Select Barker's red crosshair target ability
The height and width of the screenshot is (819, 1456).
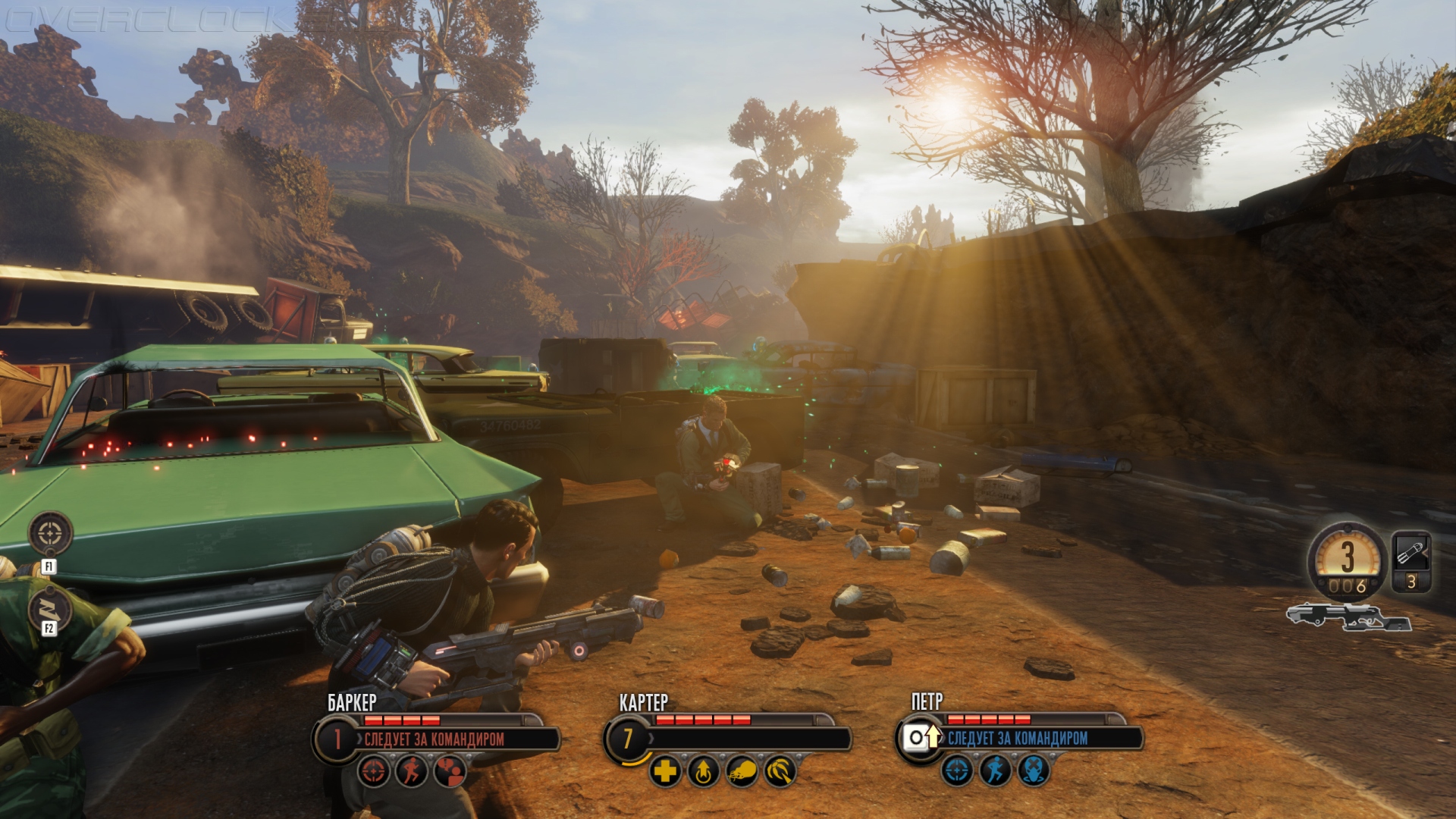[x=375, y=772]
